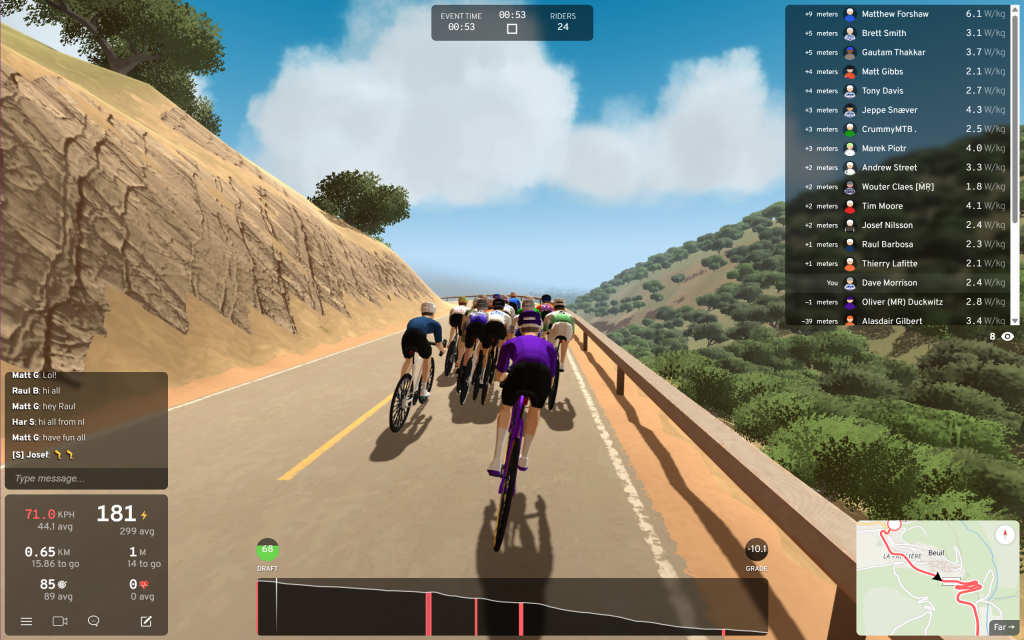Click the spectators eye icon
Screen dimensions: 1024x640
pos(1007,337)
